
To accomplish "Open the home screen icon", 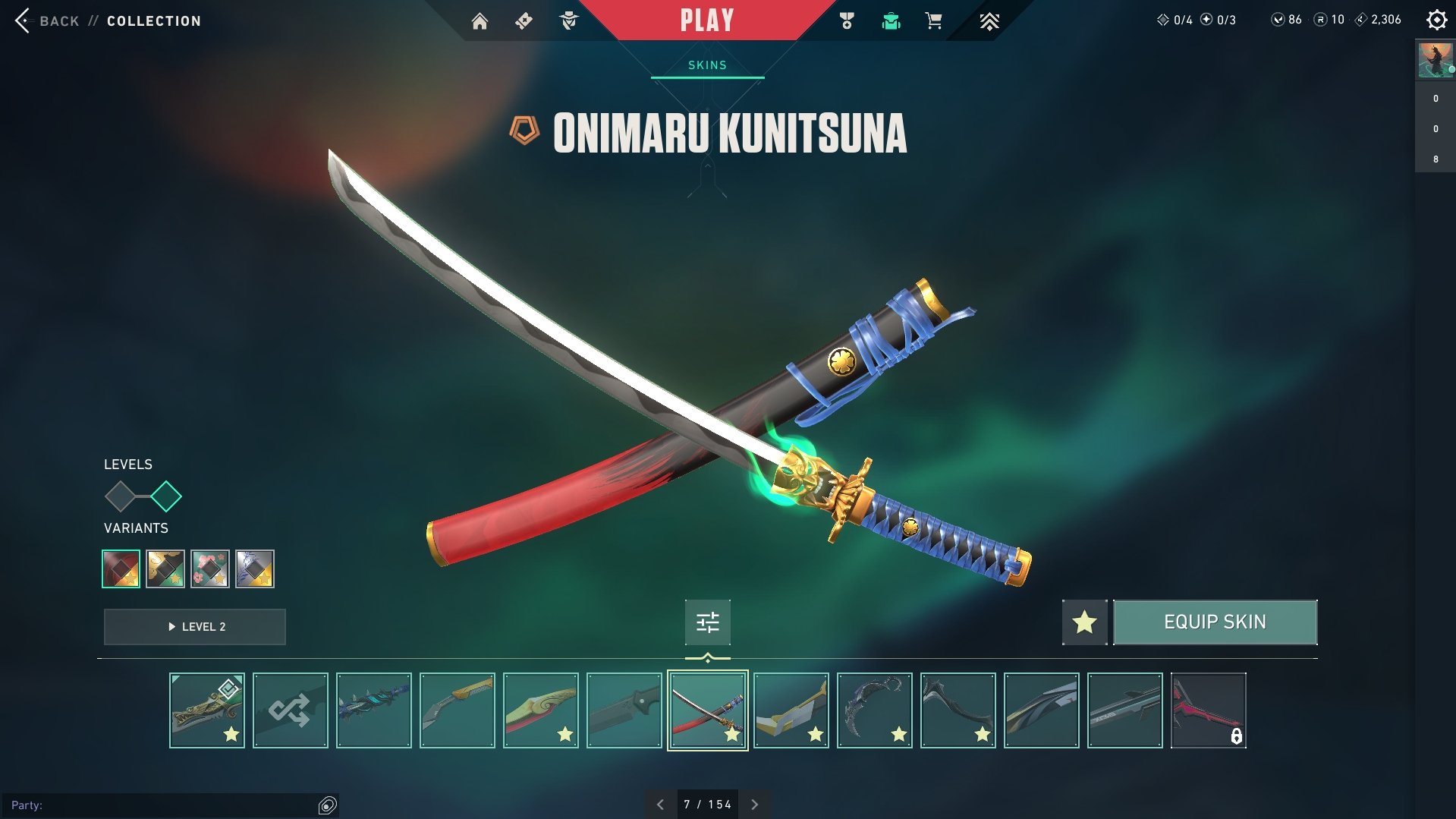I will (480, 21).
